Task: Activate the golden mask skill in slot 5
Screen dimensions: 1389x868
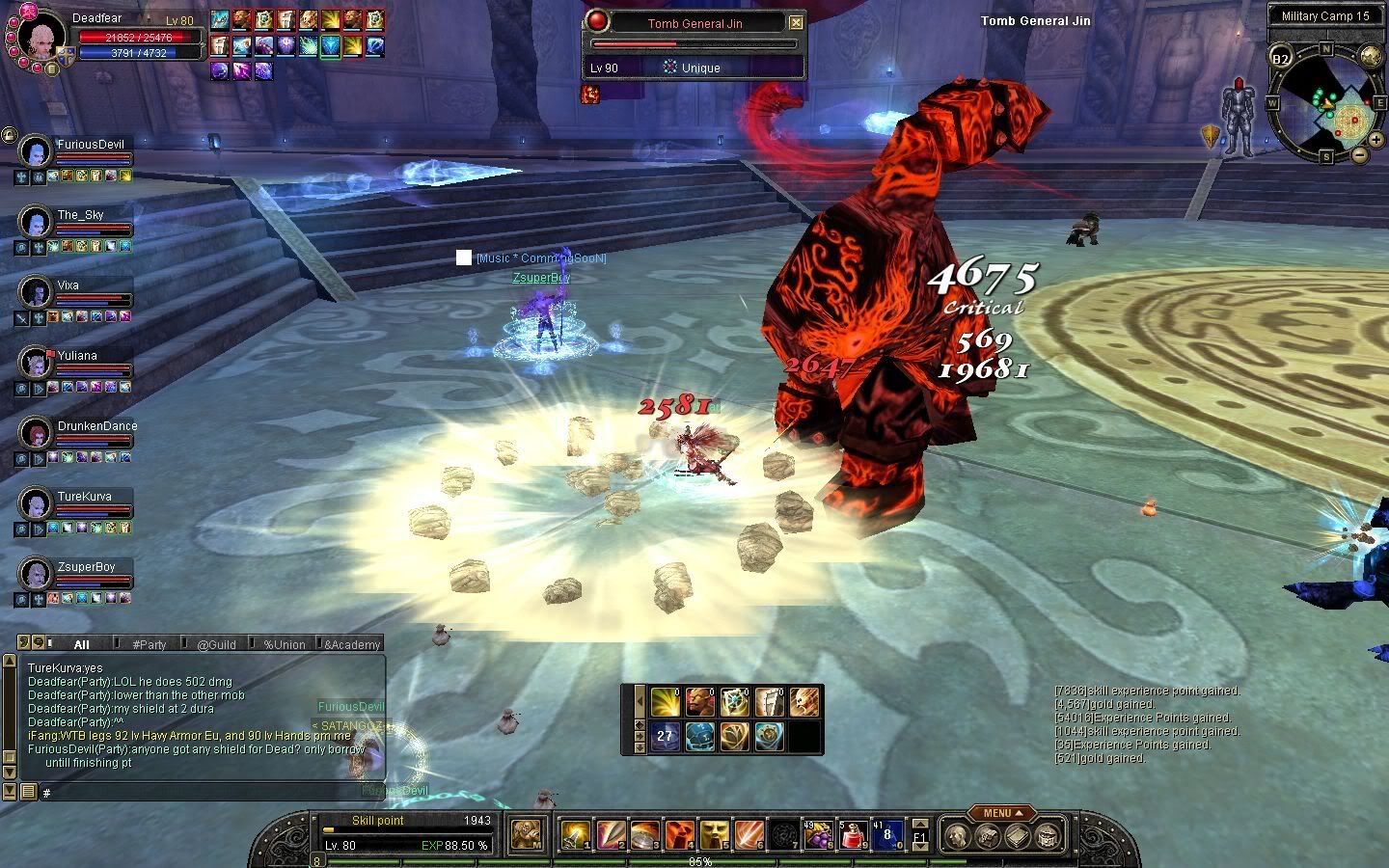Action: pyautogui.click(x=715, y=834)
